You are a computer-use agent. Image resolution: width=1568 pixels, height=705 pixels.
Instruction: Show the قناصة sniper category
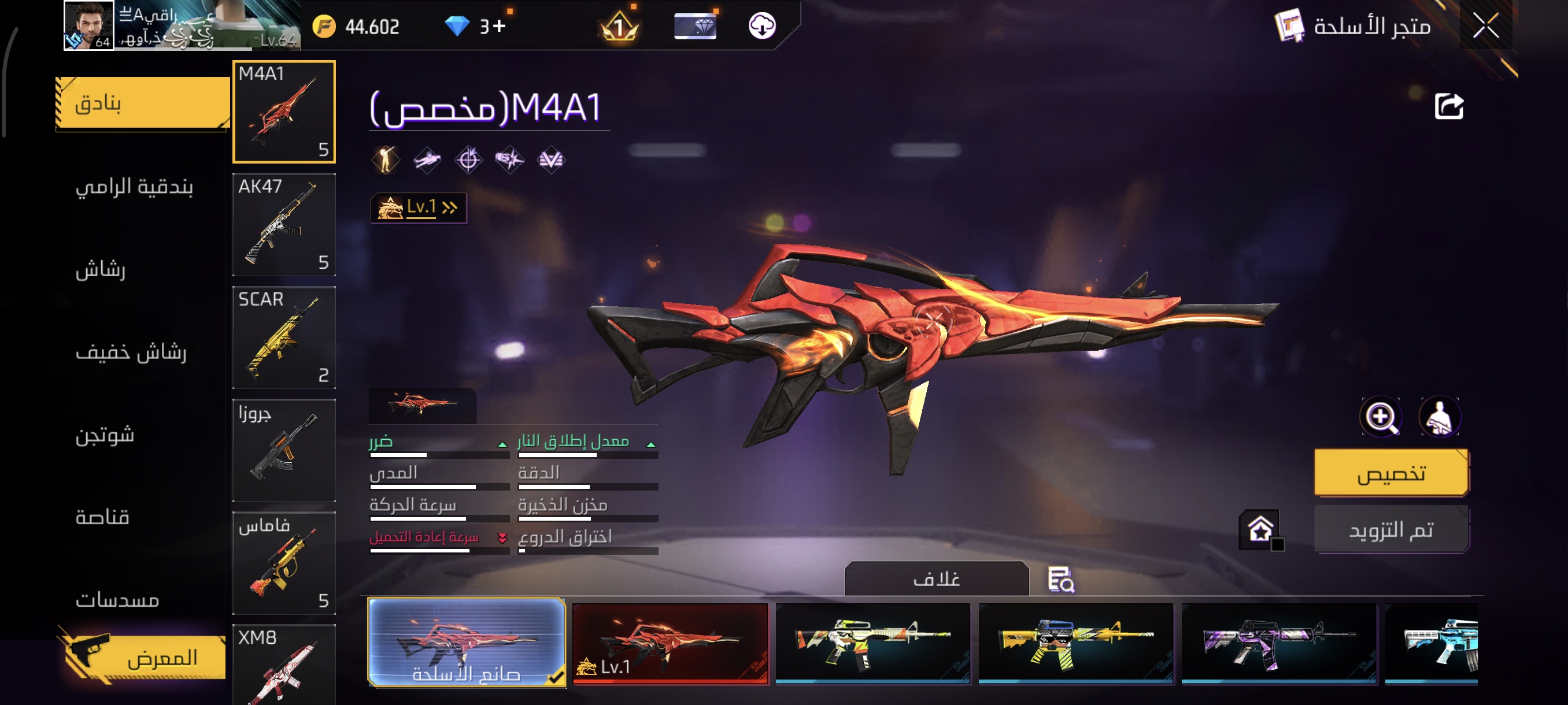[102, 517]
